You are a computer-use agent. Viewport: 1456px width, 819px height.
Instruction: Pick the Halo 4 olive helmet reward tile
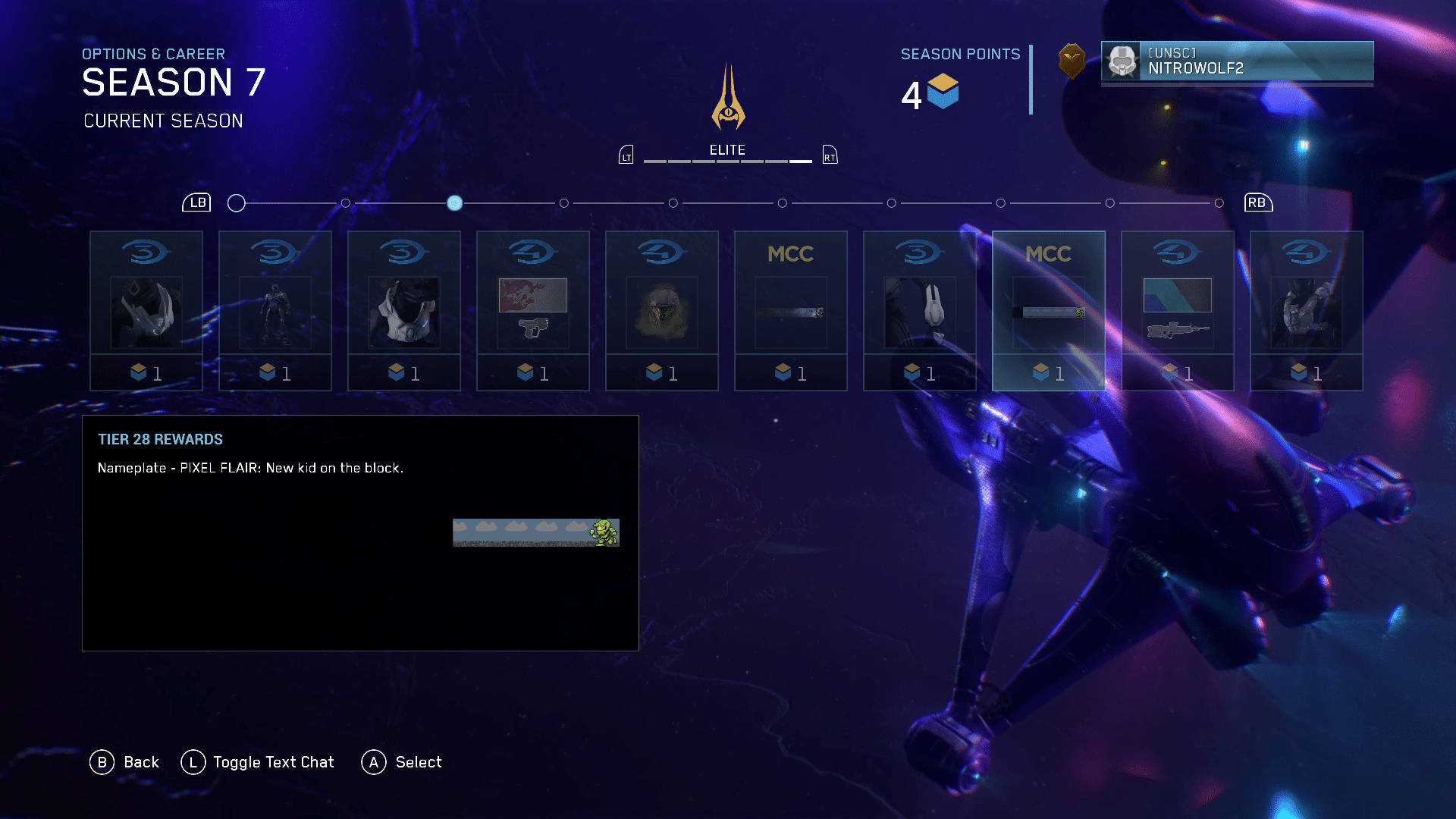click(x=662, y=311)
